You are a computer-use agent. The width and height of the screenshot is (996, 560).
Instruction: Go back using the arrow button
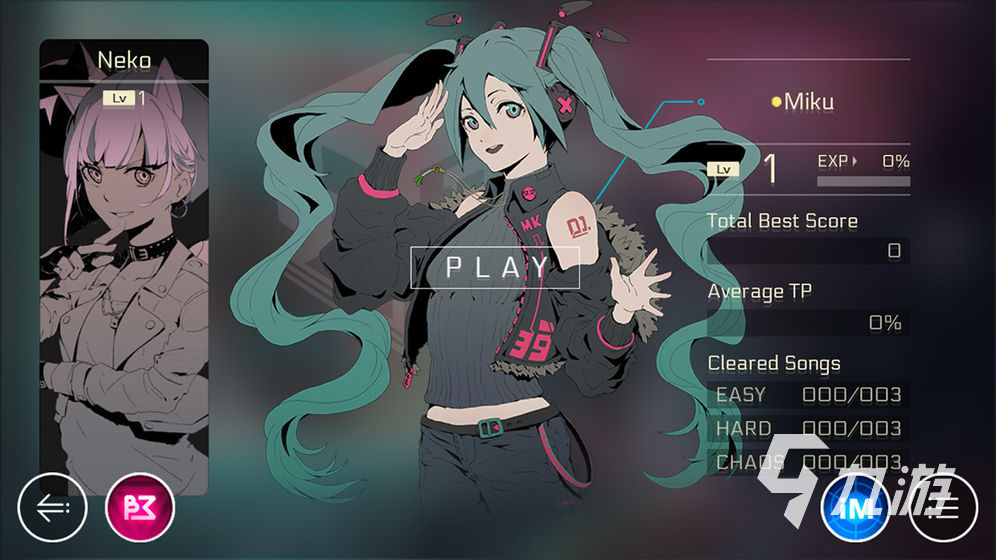tap(52, 508)
